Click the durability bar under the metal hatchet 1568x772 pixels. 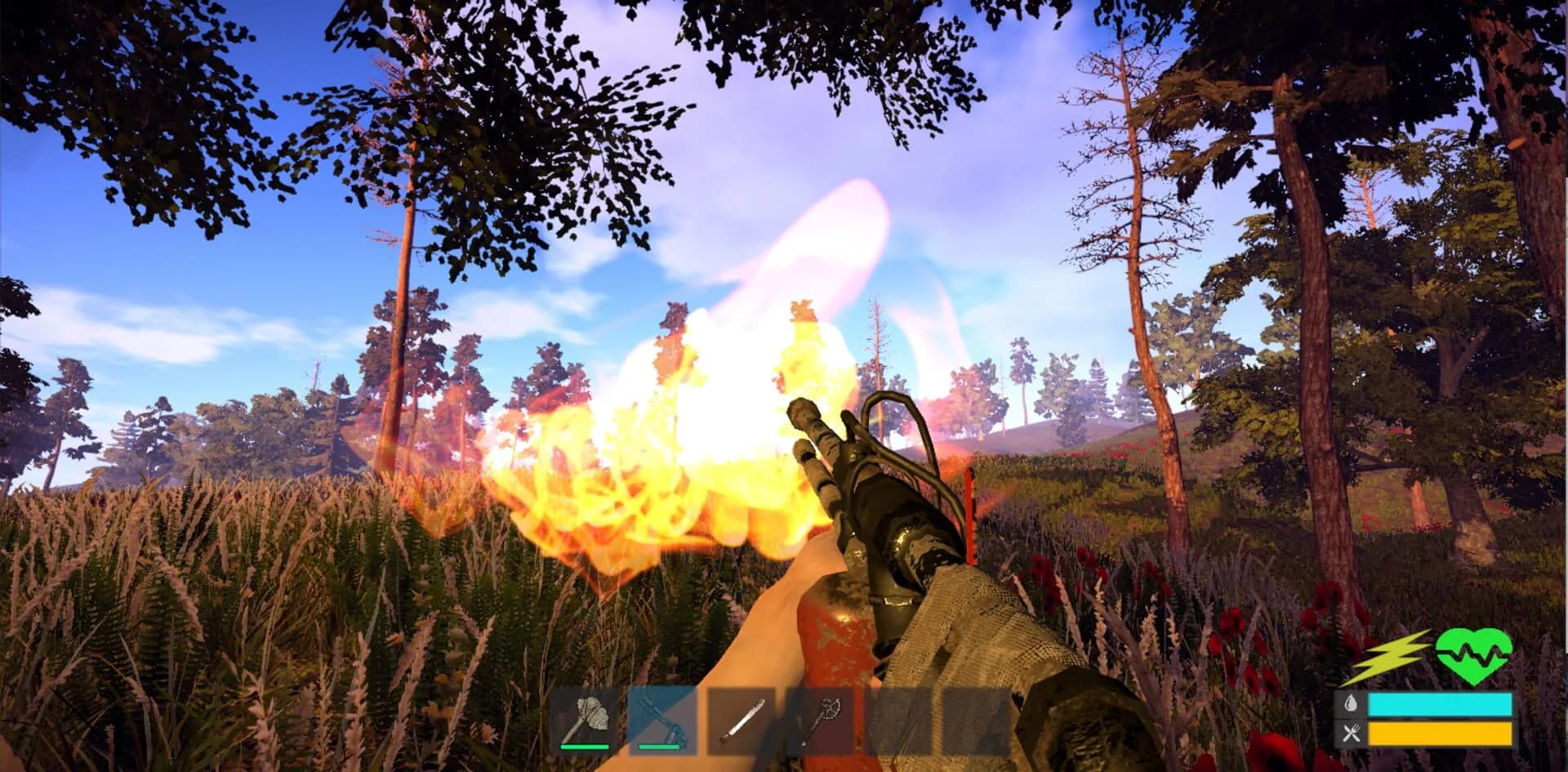[x=659, y=747]
